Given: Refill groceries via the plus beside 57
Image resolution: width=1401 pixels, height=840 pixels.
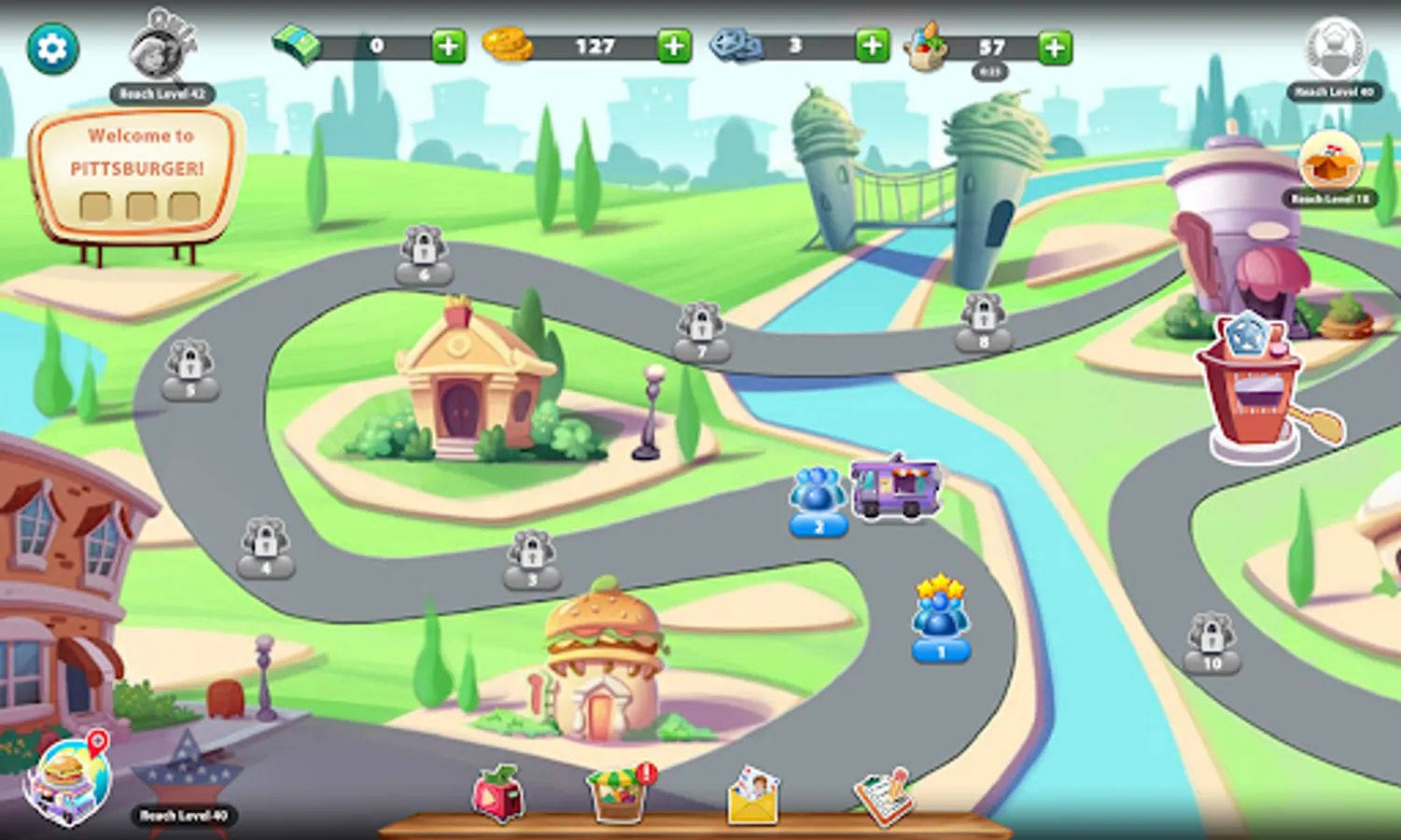Looking at the screenshot, I should tap(1052, 46).
